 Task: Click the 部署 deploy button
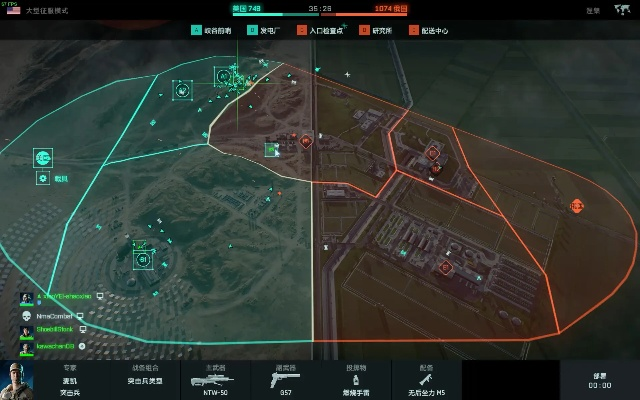coord(600,379)
